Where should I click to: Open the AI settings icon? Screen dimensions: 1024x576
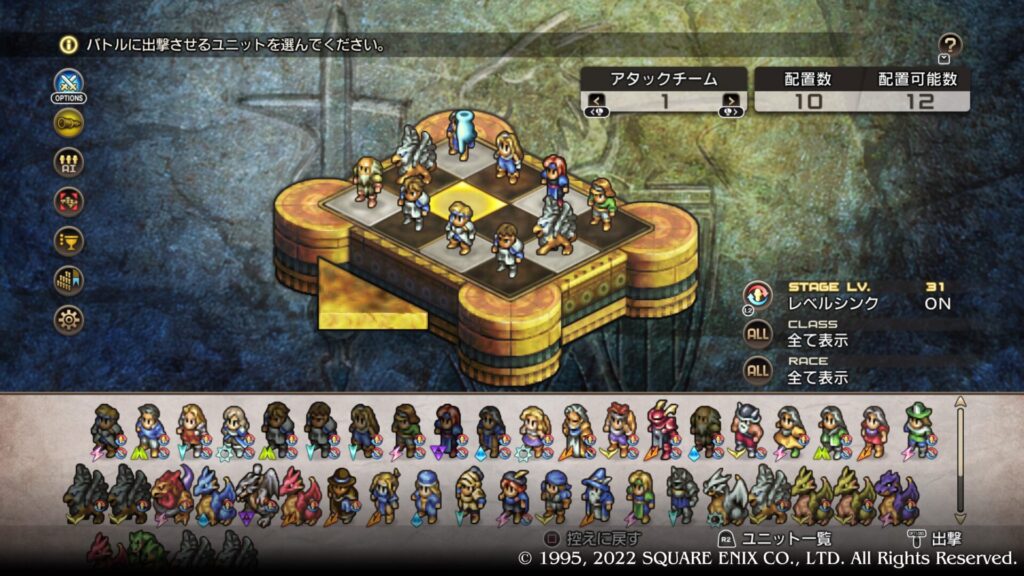point(69,162)
